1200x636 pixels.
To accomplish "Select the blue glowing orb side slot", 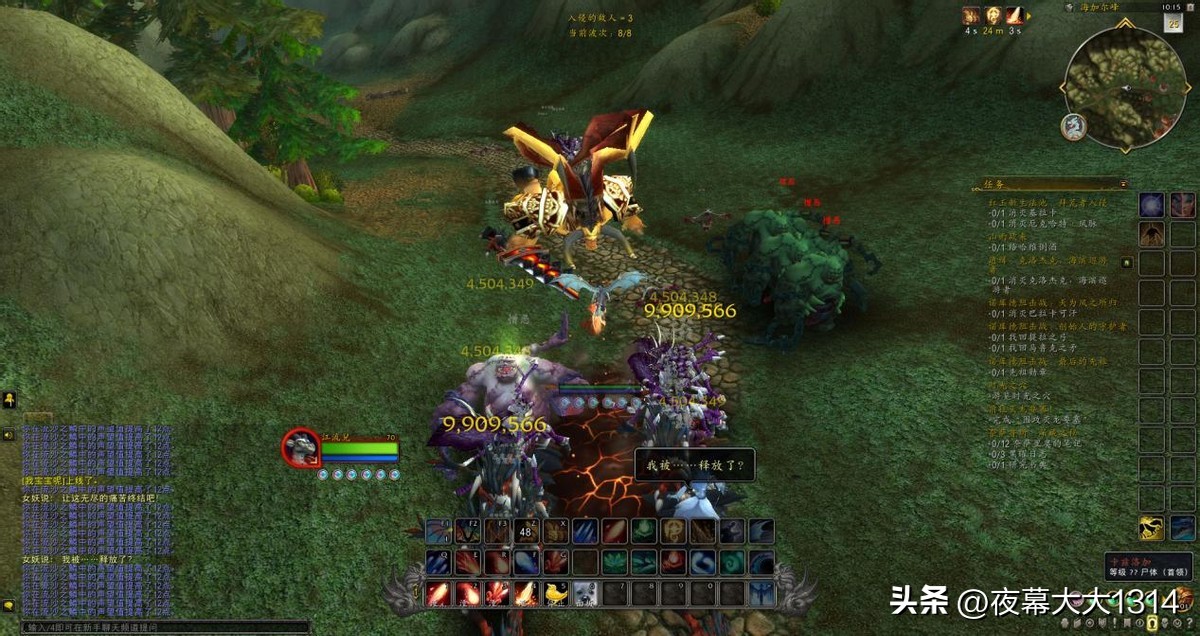I will [x=1152, y=205].
